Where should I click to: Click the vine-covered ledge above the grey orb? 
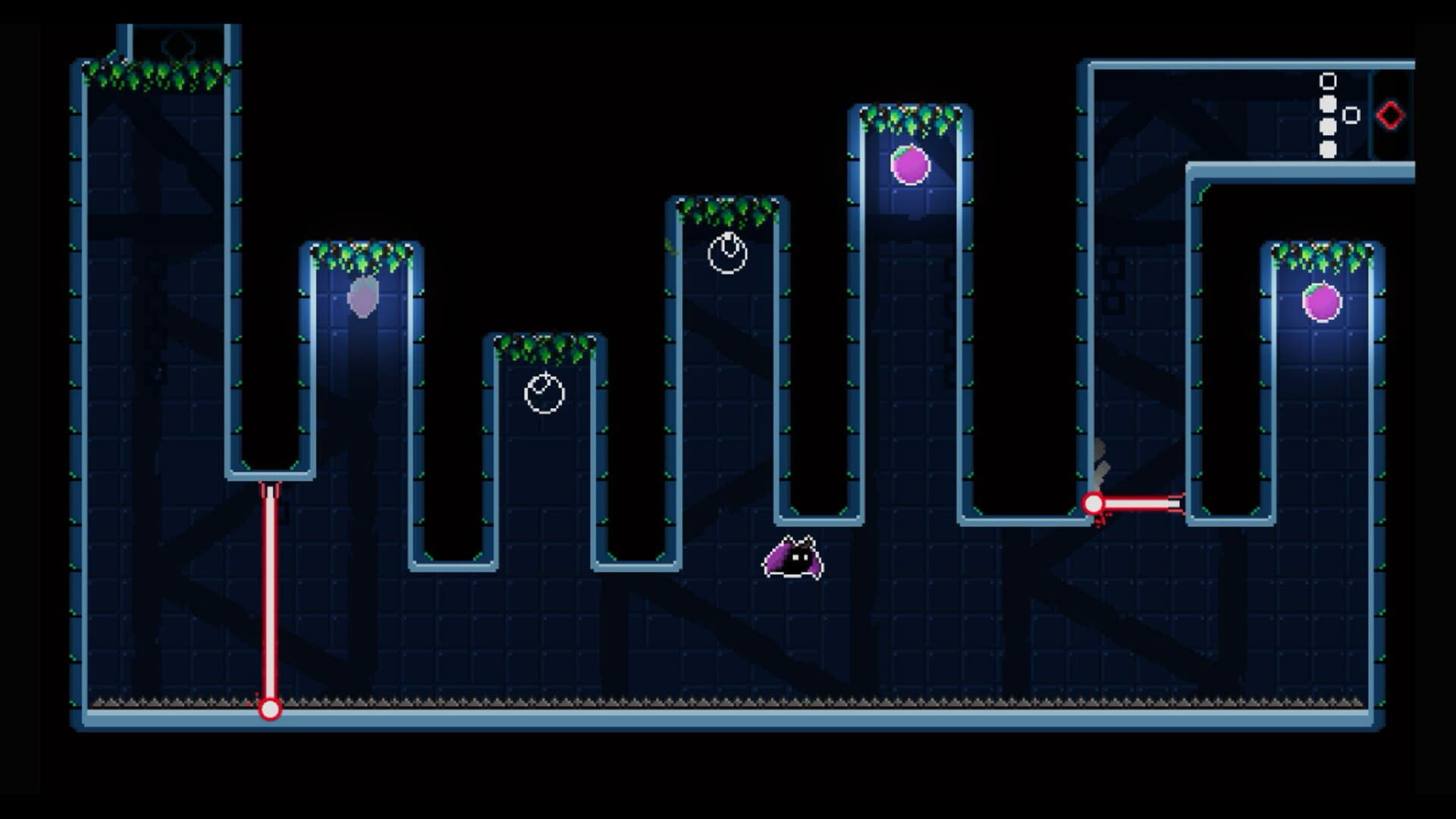pyautogui.click(x=362, y=250)
